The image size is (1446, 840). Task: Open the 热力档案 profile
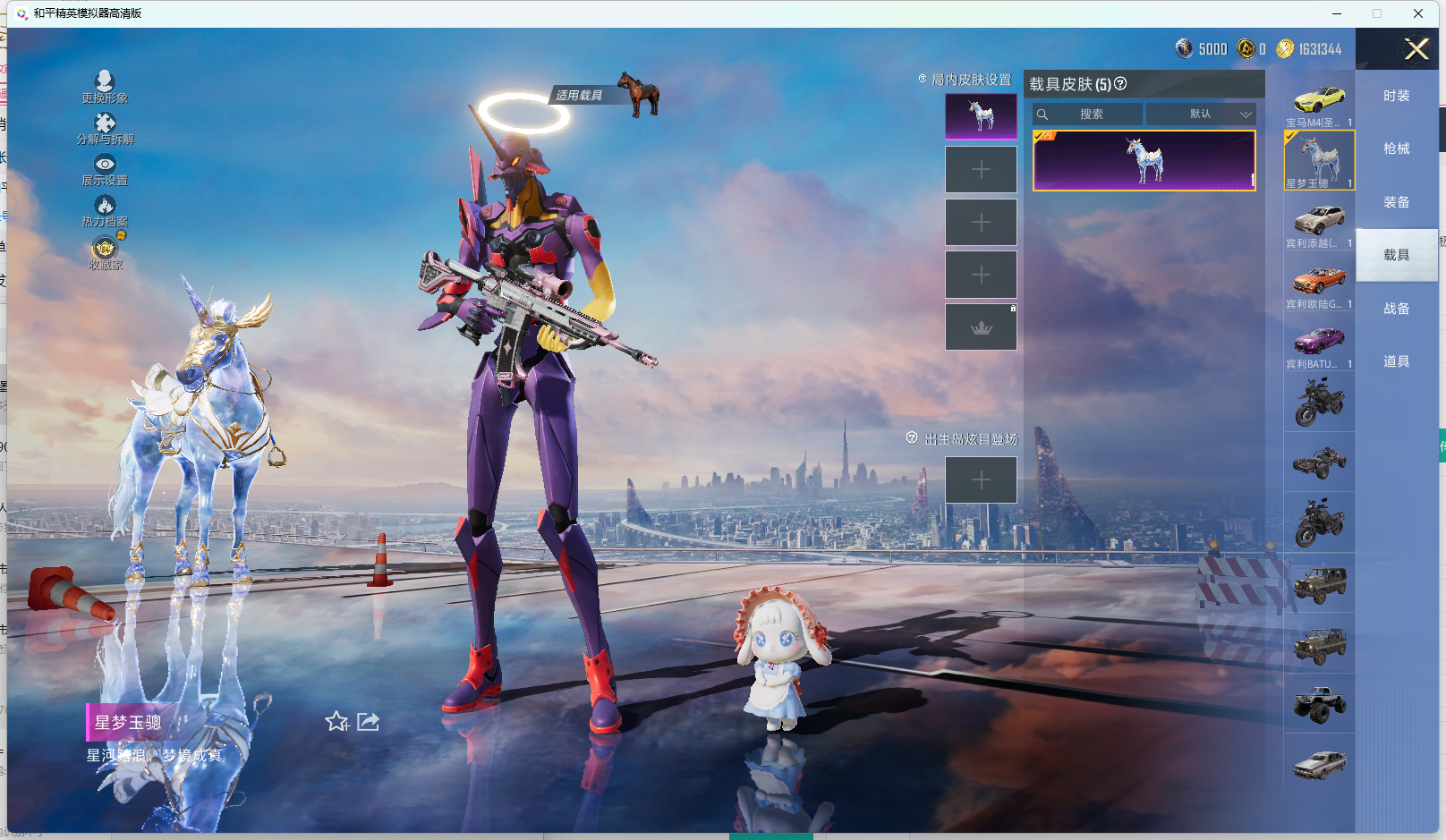click(105, 210)
